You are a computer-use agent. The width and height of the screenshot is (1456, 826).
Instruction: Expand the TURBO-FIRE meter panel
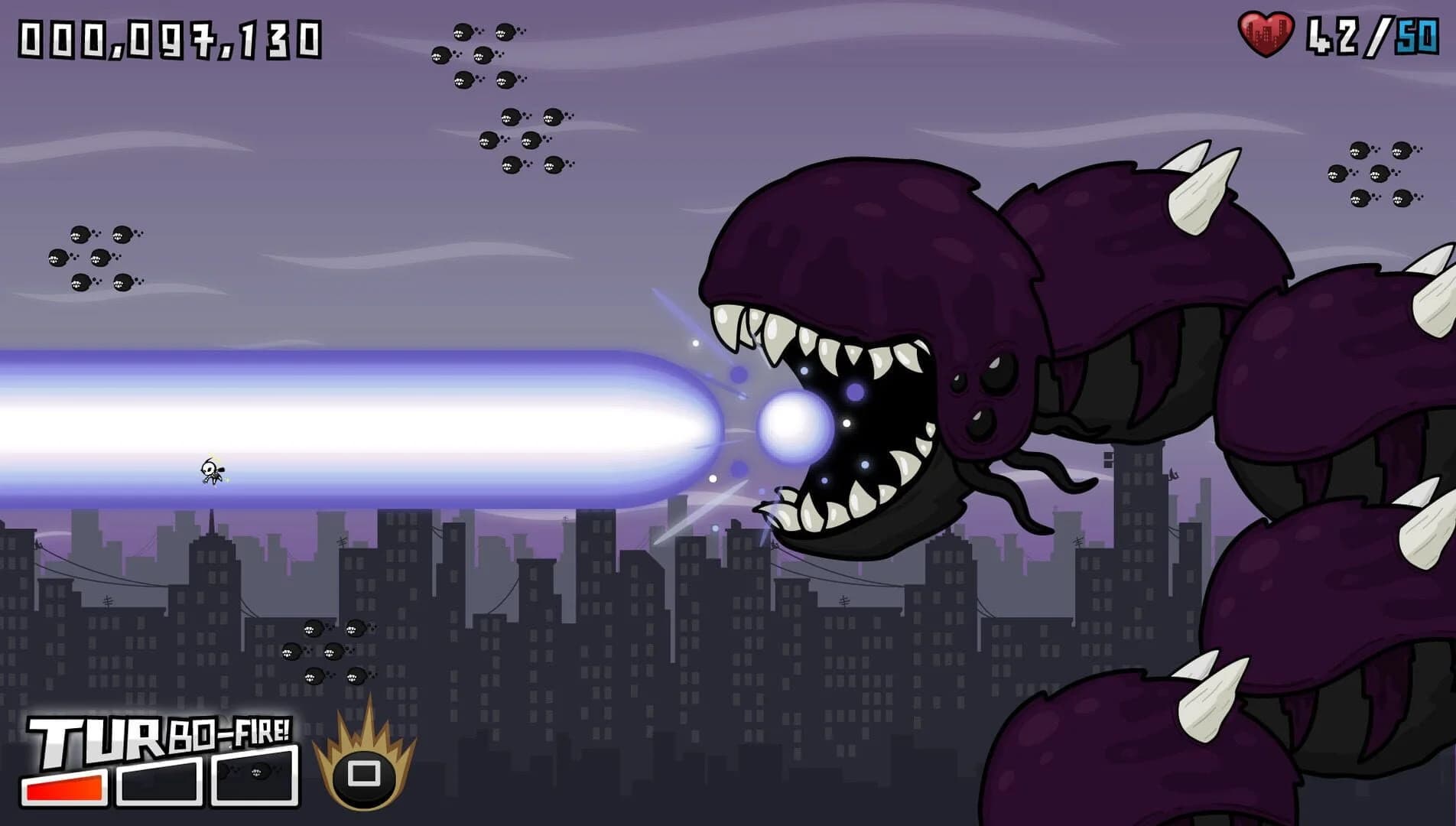pos(161,765)
